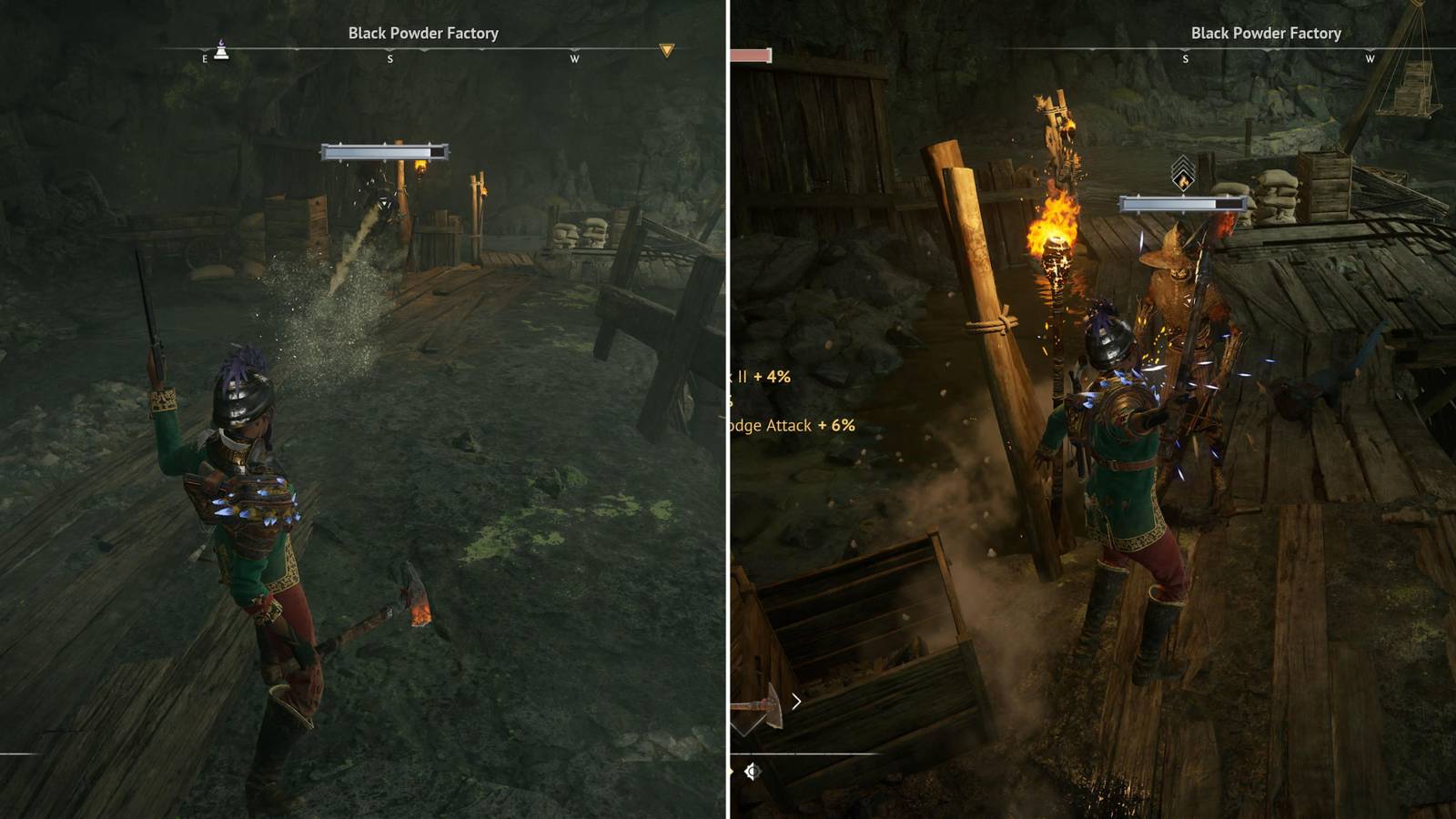The height and width of the screenshot is (819, 1456).
Task: Click the incense shrine marker on the left compass
Action: 222,51
